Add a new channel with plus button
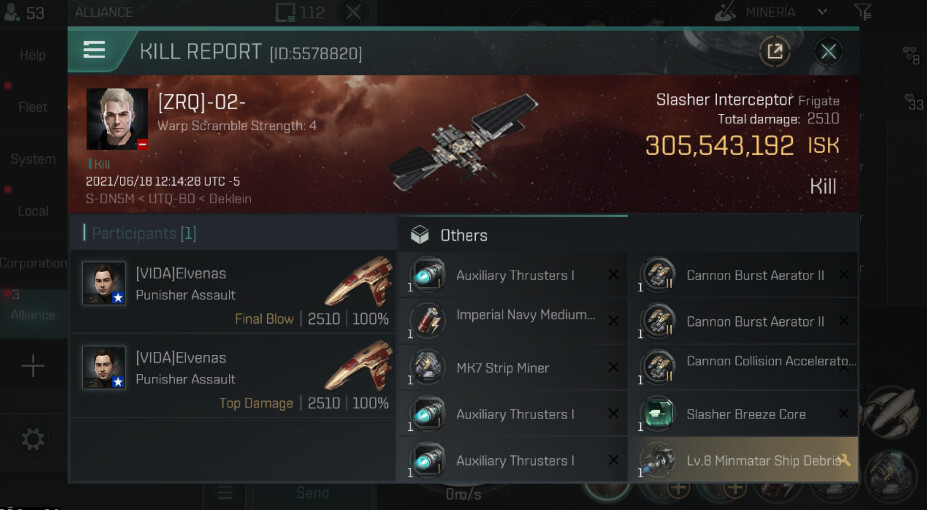This screenshot has height=510, width=927. coord(33,367)
